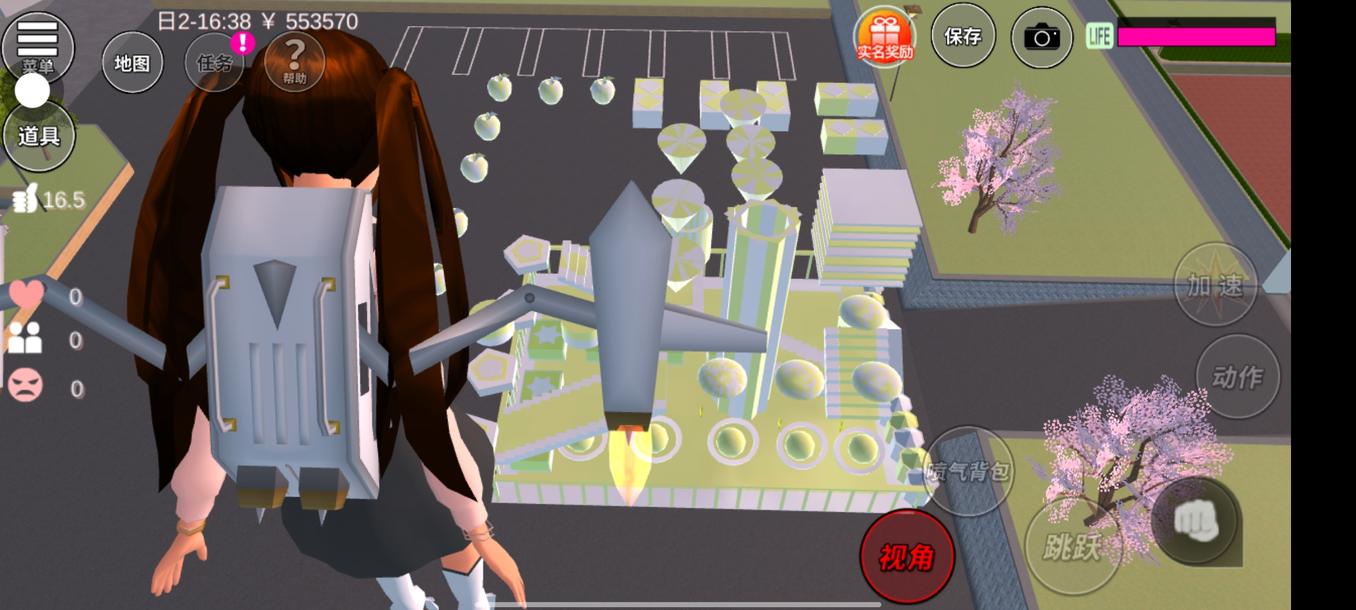Toggle the 喷气背包 jetpack button

click(x=967, y=472)
